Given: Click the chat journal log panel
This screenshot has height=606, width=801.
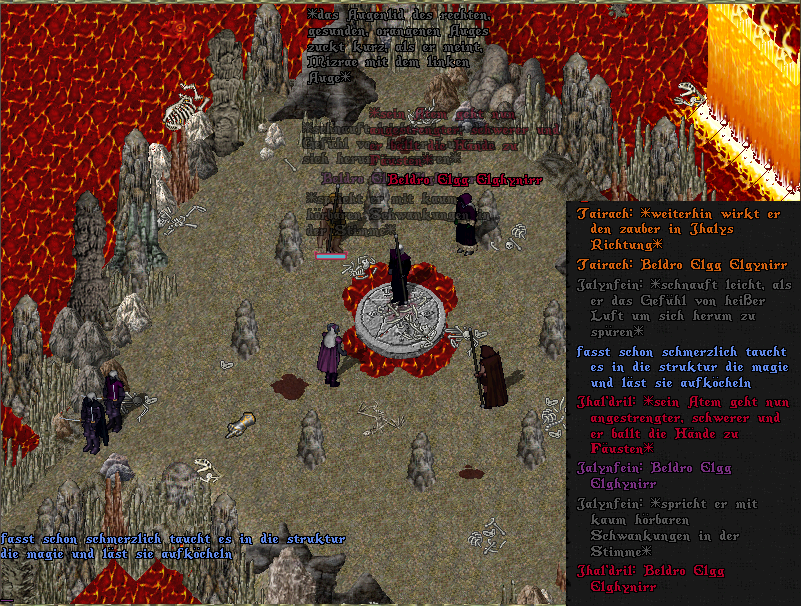Looking at the screenshot, I should click(x=683, y=402).
